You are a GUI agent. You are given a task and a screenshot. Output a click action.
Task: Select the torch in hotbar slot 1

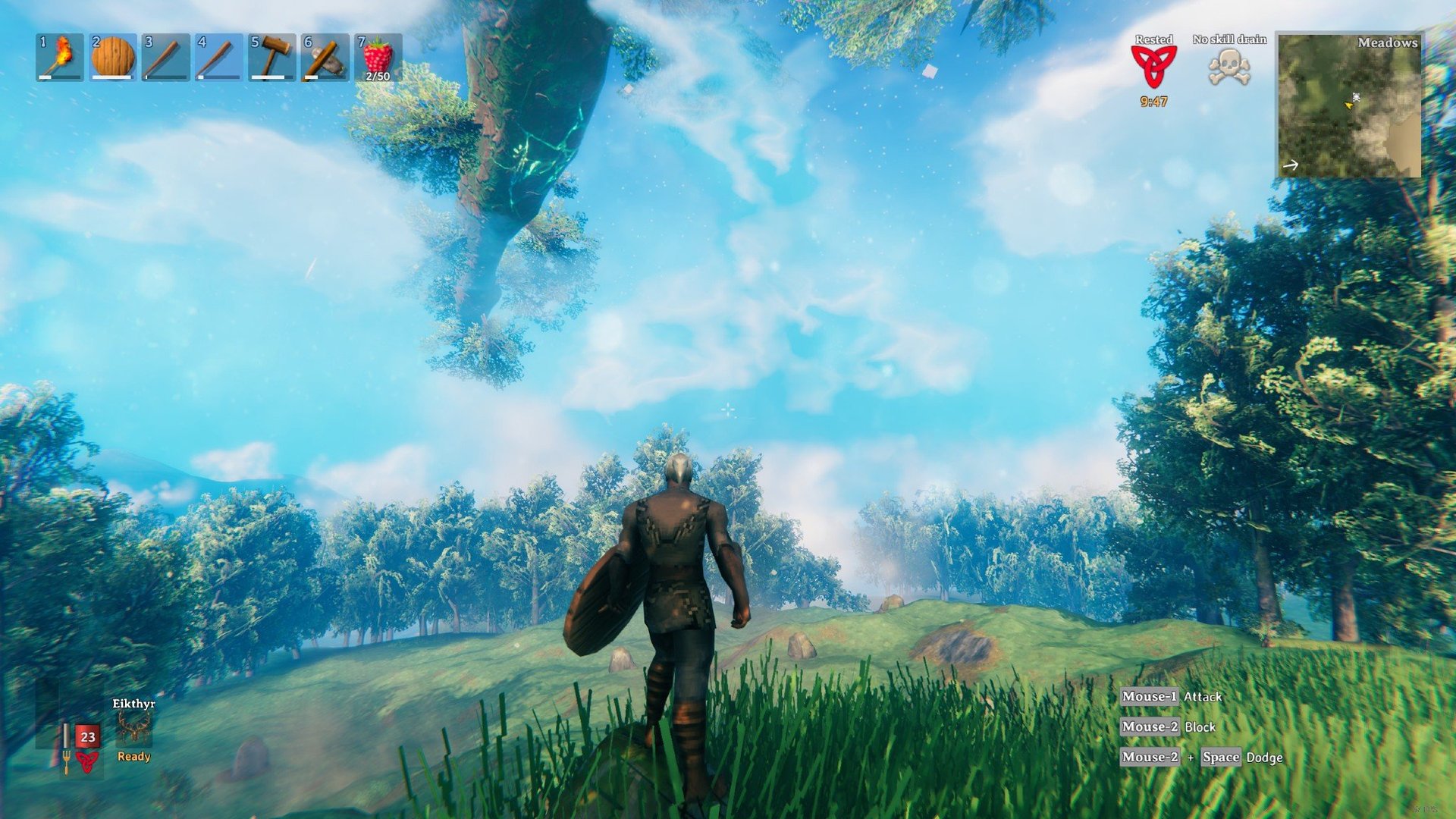tap(60, 57)
